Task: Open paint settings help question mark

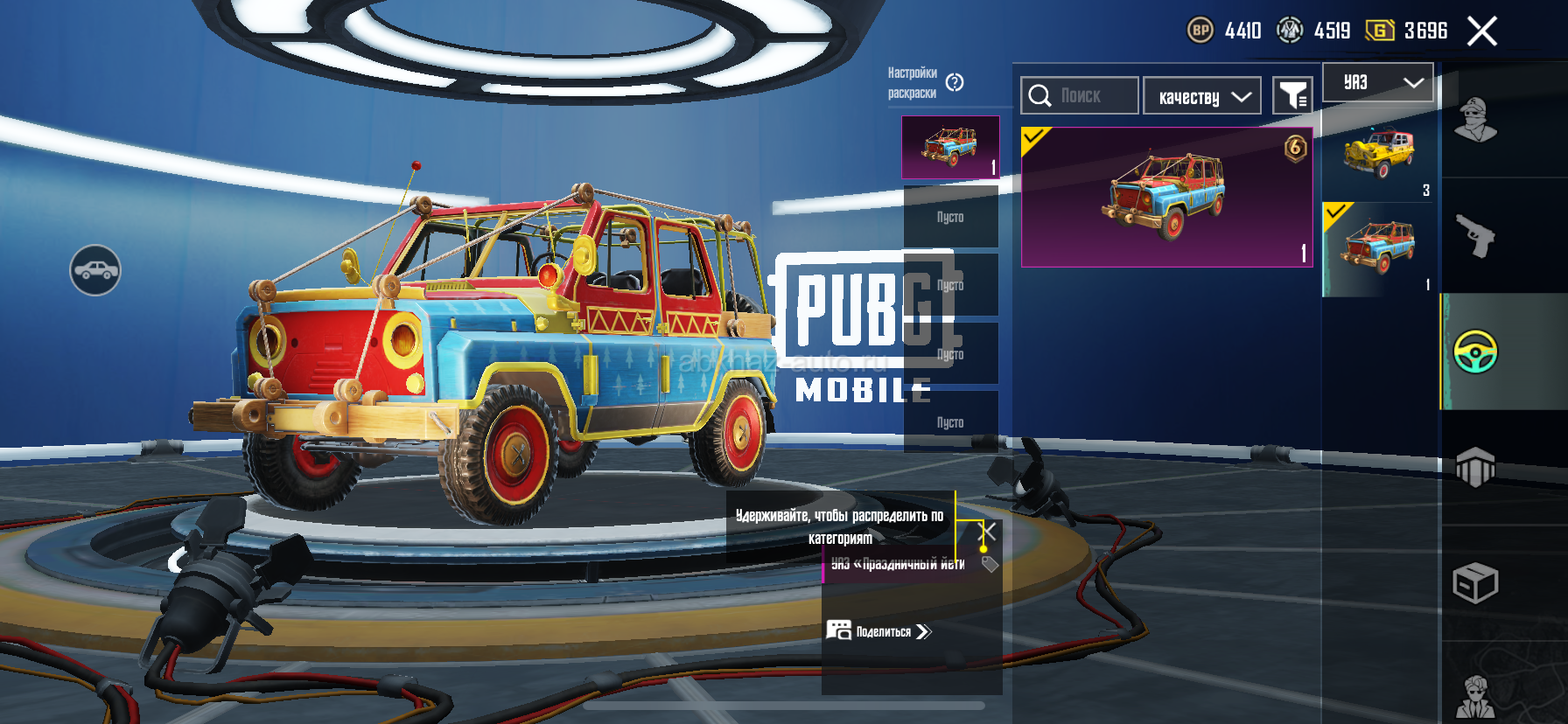Action: coord(955,82)
